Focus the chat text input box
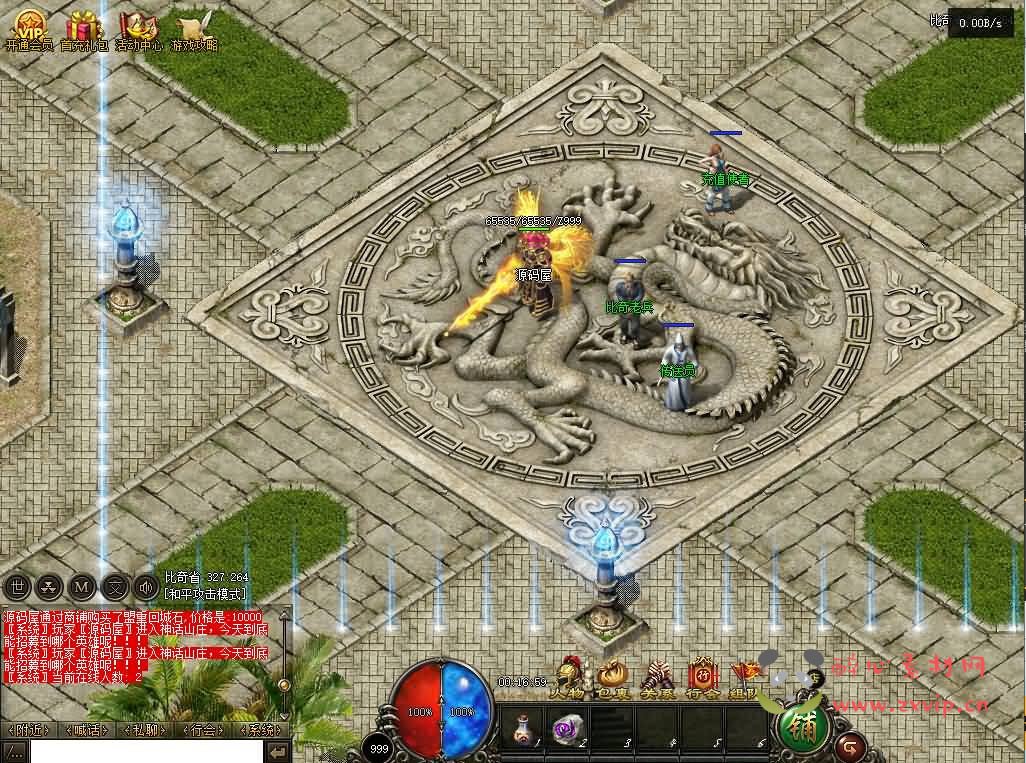Viewport: 1026px width, 763px height. (145, 751)
